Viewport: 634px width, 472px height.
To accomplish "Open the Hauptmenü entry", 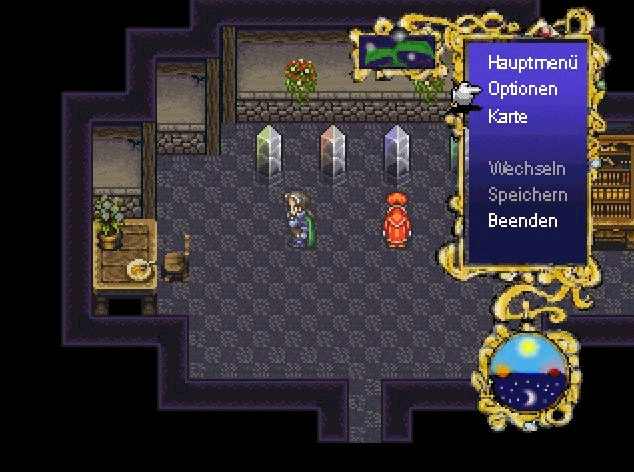I will pyautogui.click(x=533, y=62).
